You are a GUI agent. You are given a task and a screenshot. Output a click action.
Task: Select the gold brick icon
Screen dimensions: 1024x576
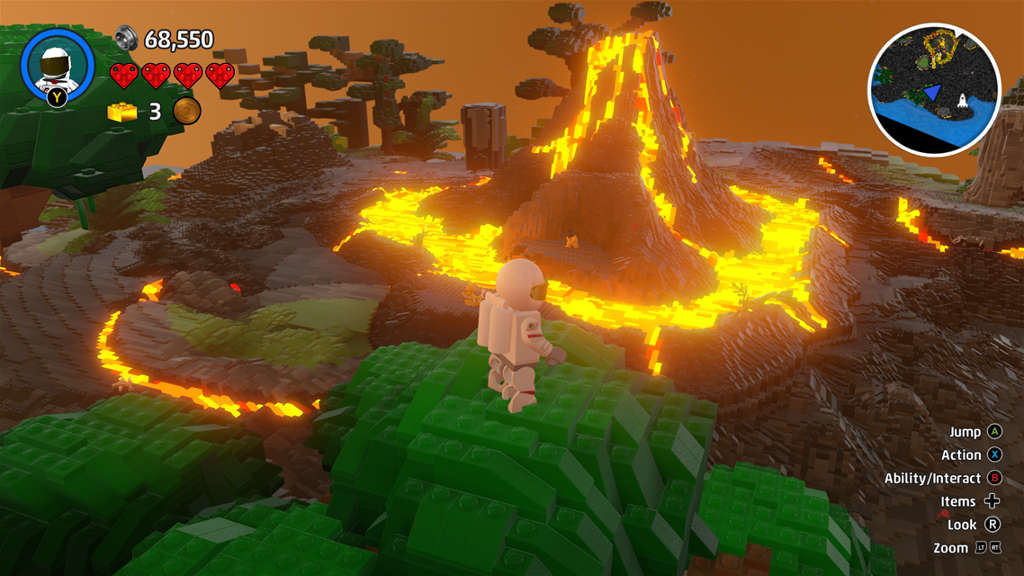pos(123,111)
